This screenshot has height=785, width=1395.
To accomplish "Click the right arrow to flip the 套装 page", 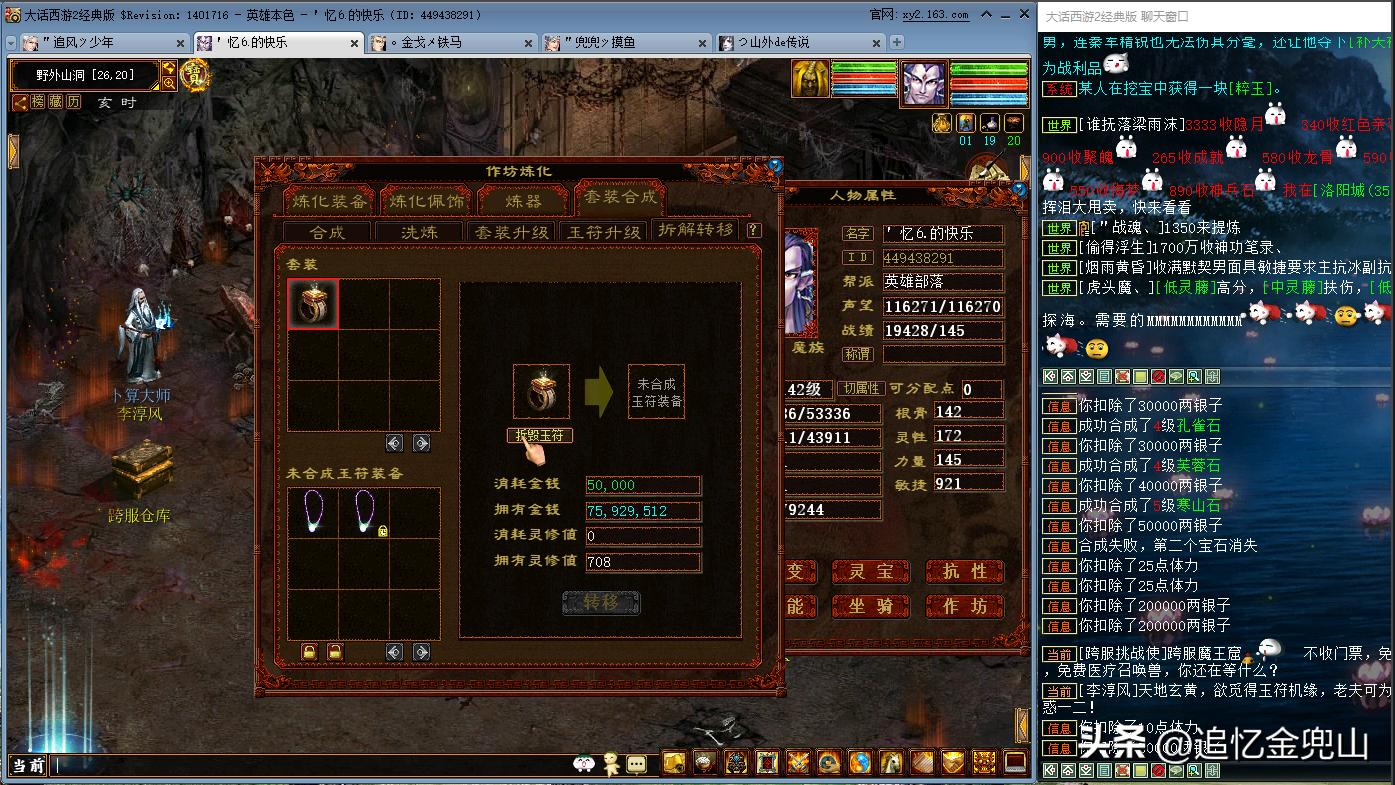I will pyautogui.click(x=422, y=442).
